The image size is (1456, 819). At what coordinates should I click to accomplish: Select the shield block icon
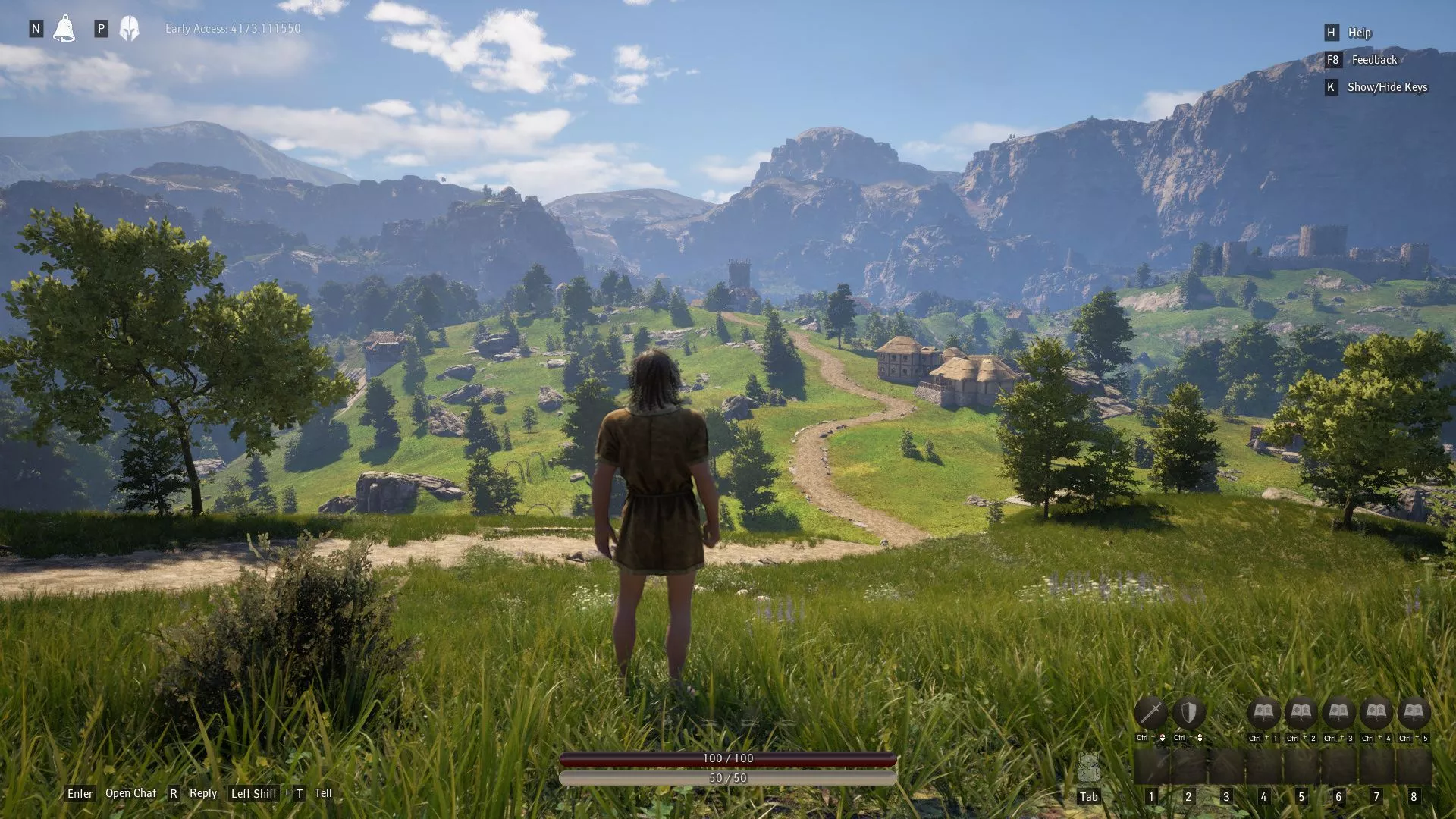pos(1188,713)
